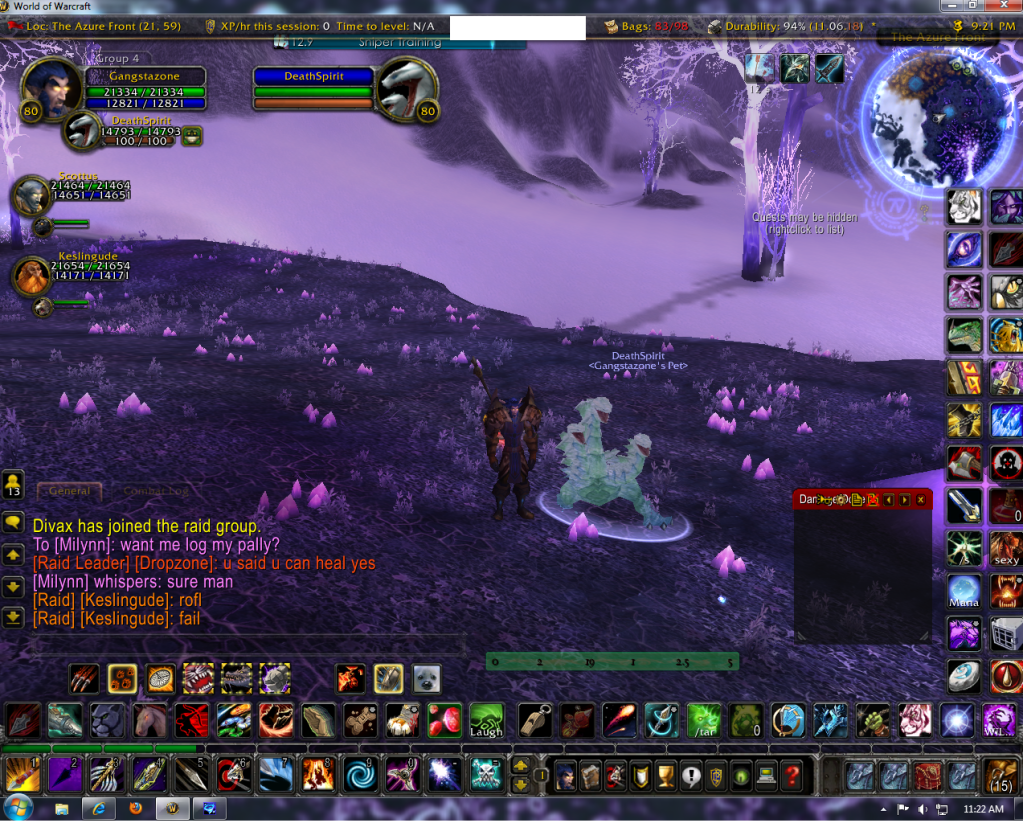This screenshot has height=823, width=1023.
Task: Click the Mana labeled icon
Action: click(964, 591)
